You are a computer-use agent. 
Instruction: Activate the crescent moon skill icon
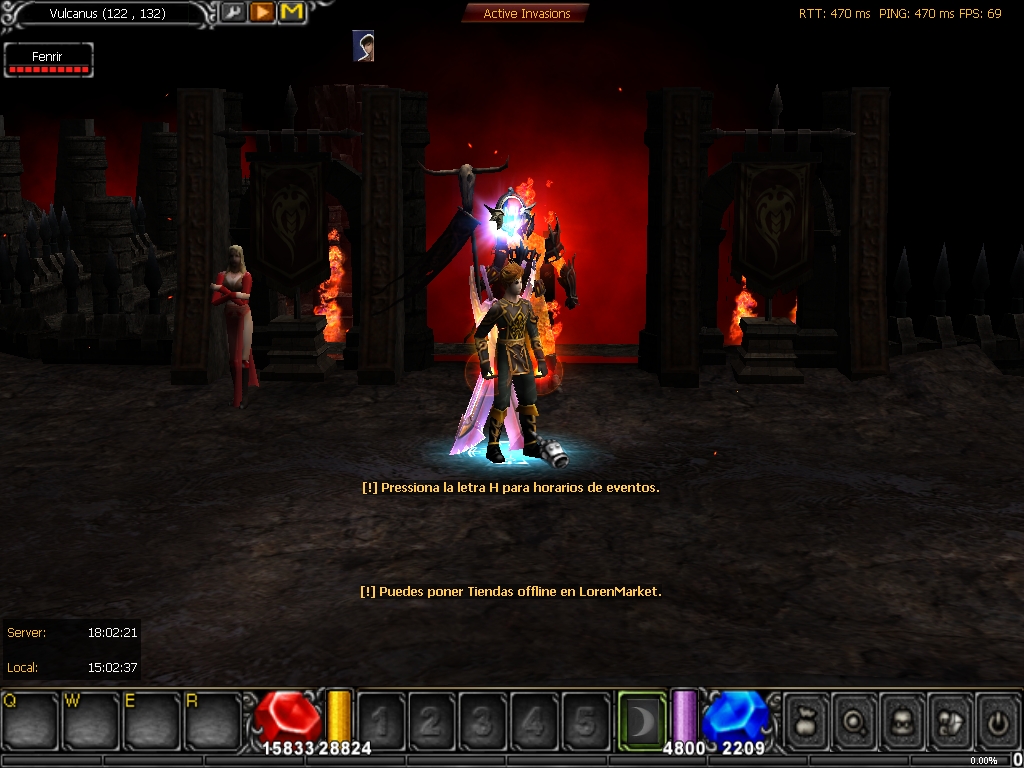pyautogui.click(x=641, y=718)
